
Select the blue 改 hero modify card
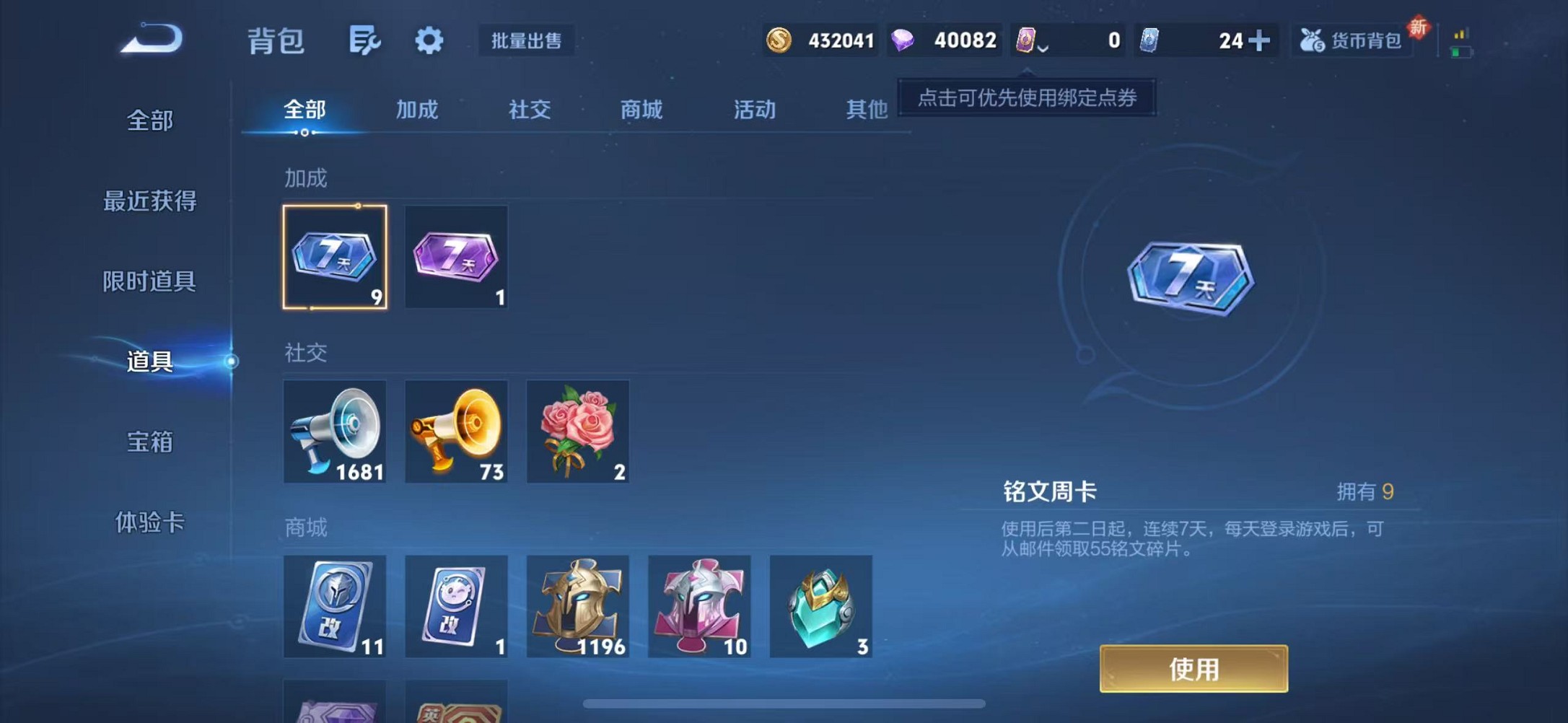pyautogui.click(x=335, y=606)
